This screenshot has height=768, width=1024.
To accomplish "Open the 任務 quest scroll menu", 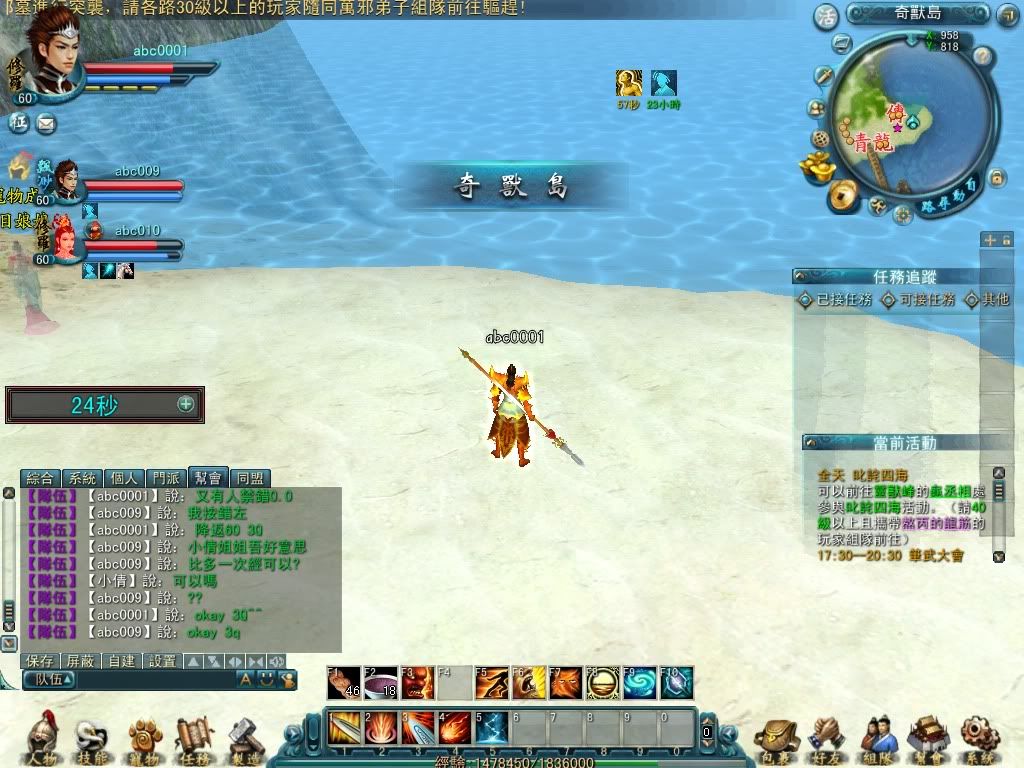I will point(195,740).
